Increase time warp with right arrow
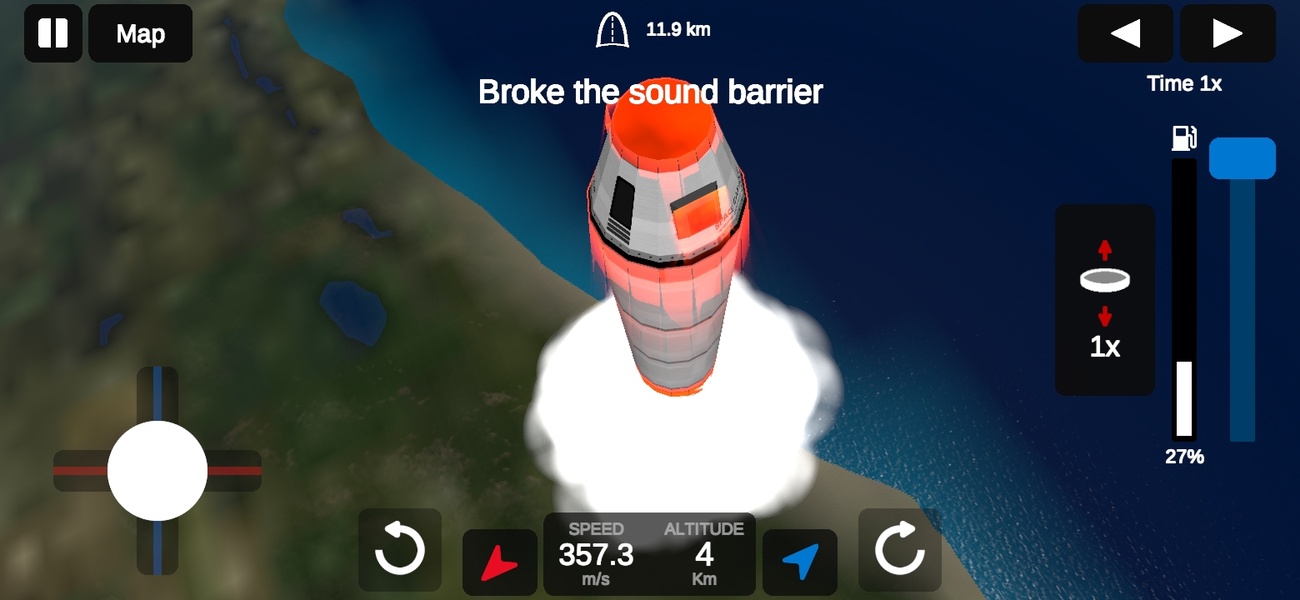Image resolution: width=1300 pixels, height=600 pixels. pos(1227,34)
